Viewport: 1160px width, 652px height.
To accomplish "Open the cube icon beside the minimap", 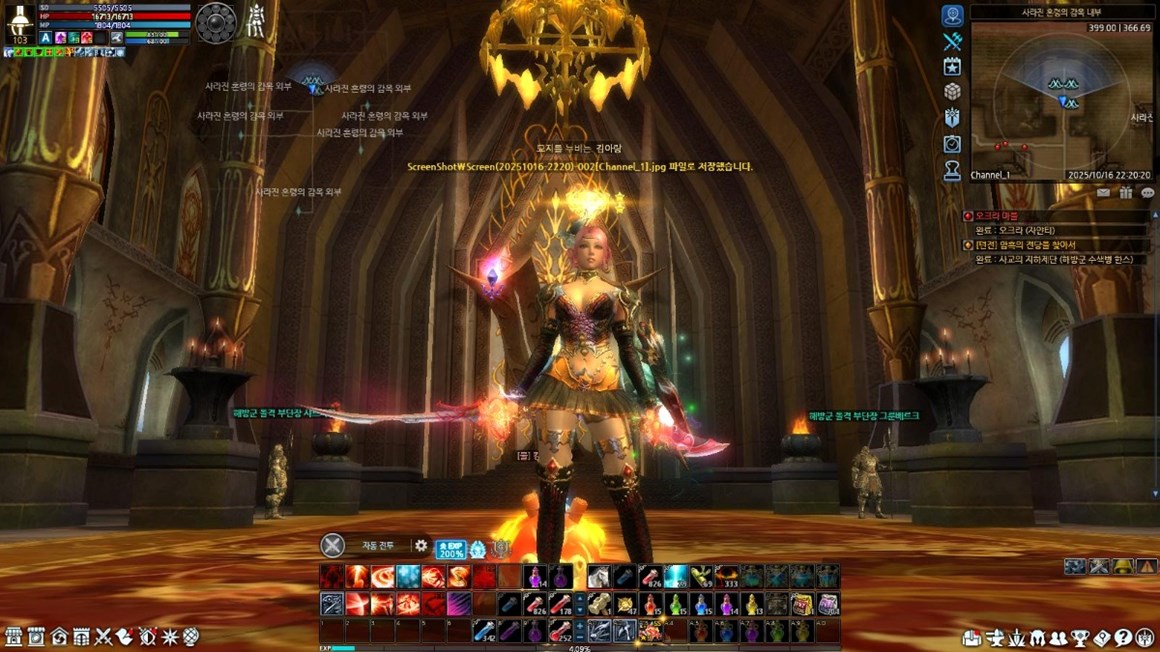I will [952, 92].
